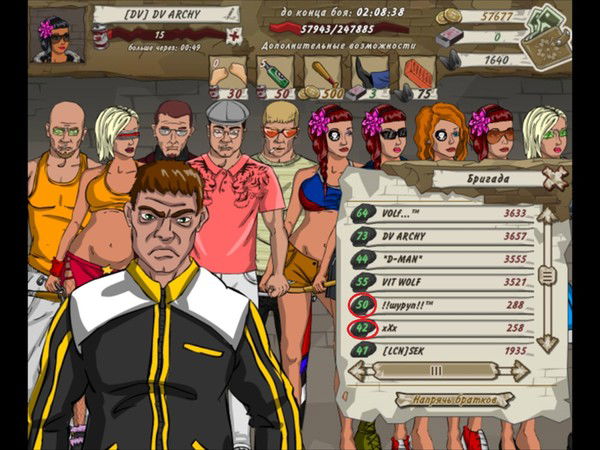Click the vertical scrollbar handle in brigade list
Screen dimensions: 600x450
(x=546, y=276)
